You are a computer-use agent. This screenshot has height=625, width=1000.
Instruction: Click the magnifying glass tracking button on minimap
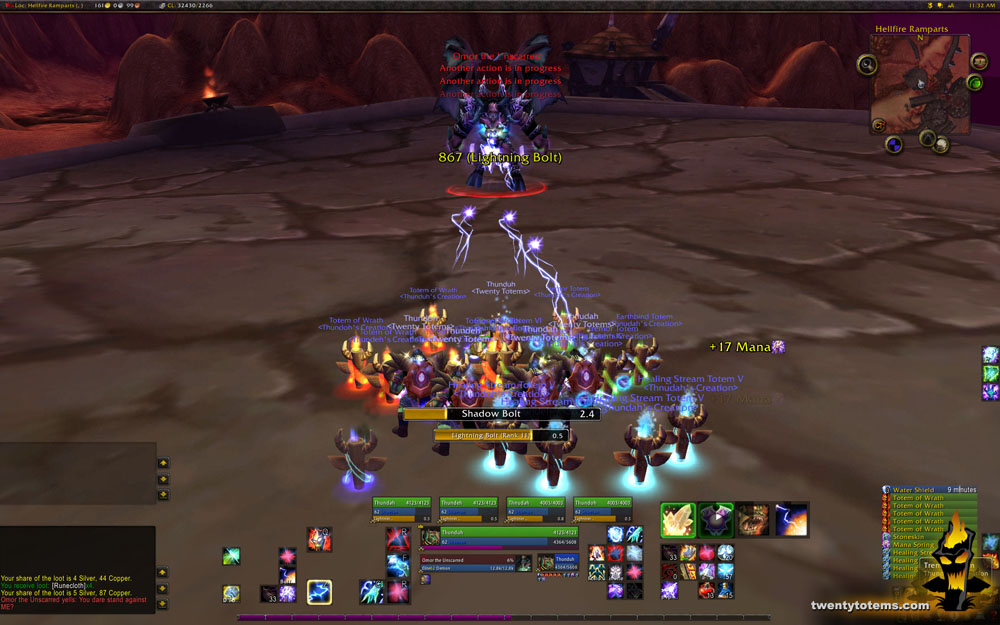(x=866, y=65)
